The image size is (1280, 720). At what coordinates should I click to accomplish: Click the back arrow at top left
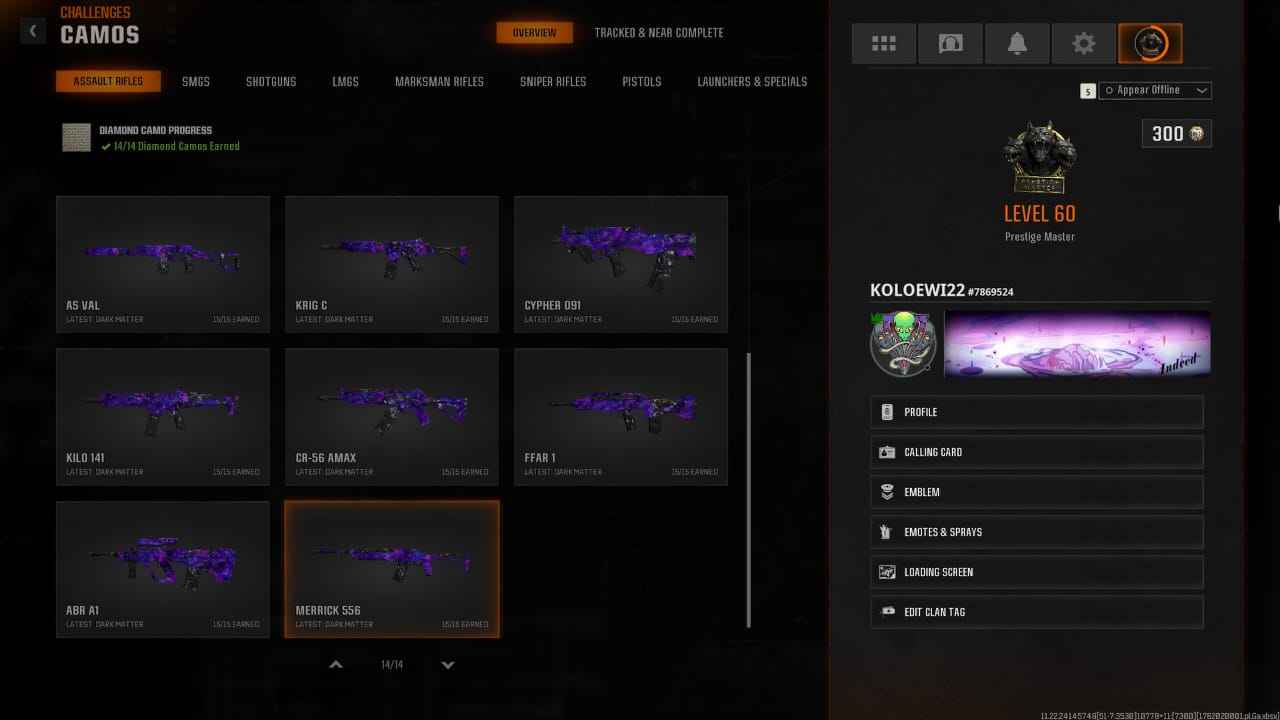tap(33, 30)
